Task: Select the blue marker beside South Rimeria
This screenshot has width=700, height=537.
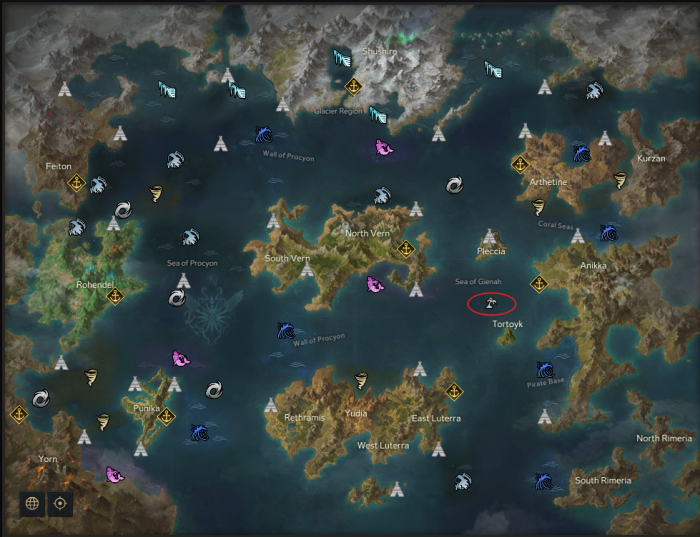Action: pyautogui.click(x=543, y=481)
